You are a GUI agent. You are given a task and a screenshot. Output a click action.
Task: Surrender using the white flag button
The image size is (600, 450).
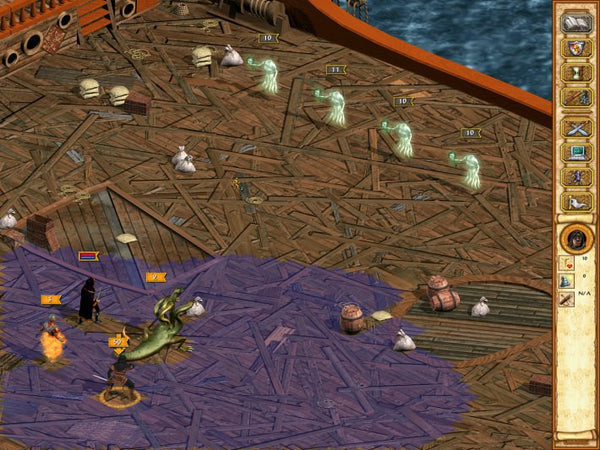(x=576, y=203)
